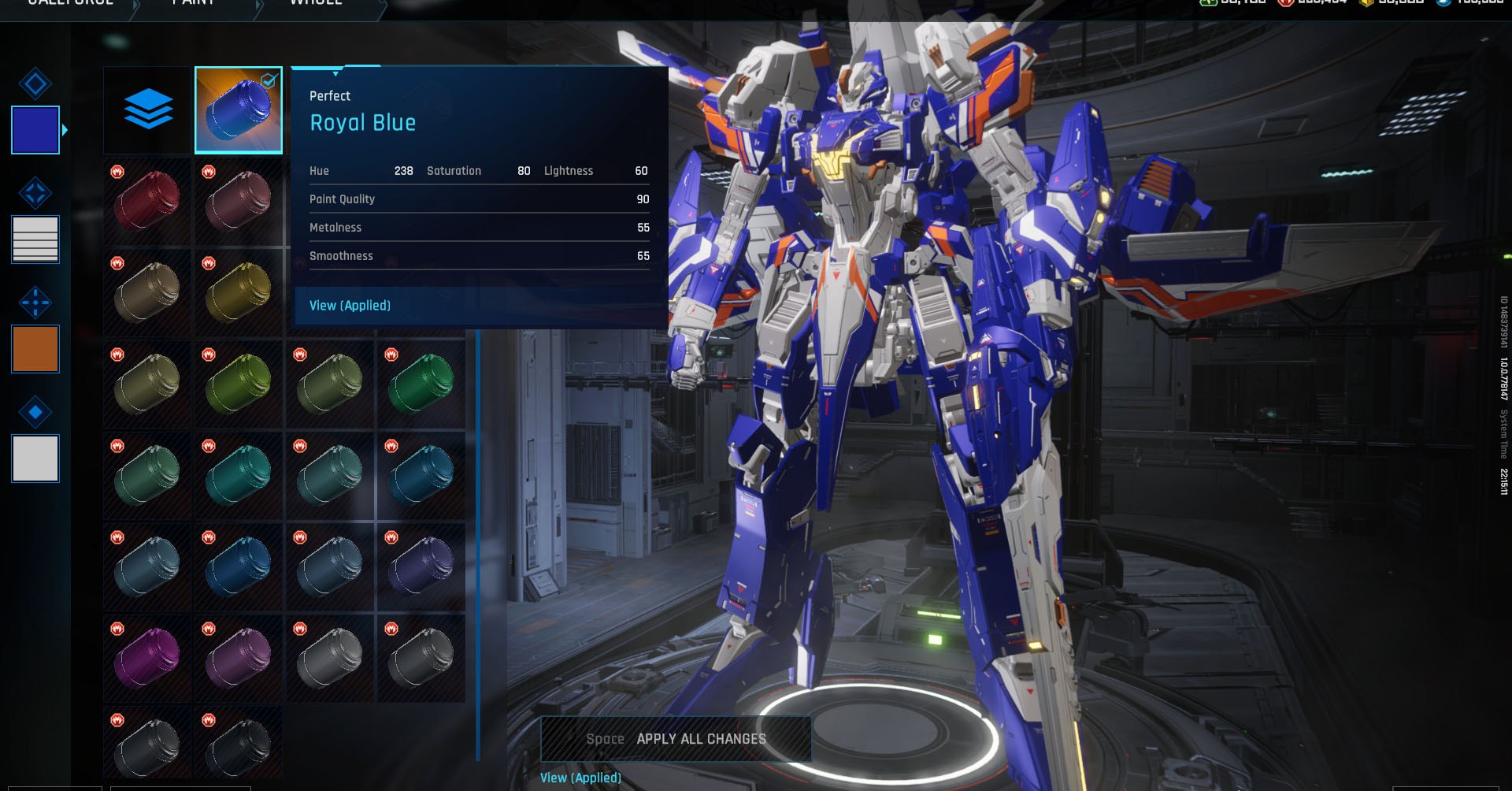This screenshot has width=1512, height=791.
Task: Select the top diamond primary paint channel icon
Action: (35, 84)
